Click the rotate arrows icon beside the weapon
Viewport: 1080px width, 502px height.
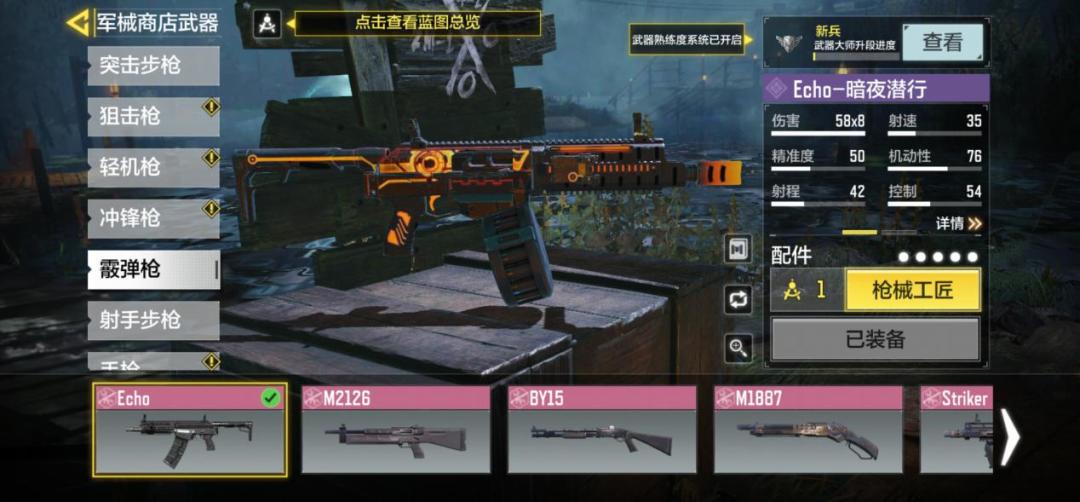click(738, 299)
